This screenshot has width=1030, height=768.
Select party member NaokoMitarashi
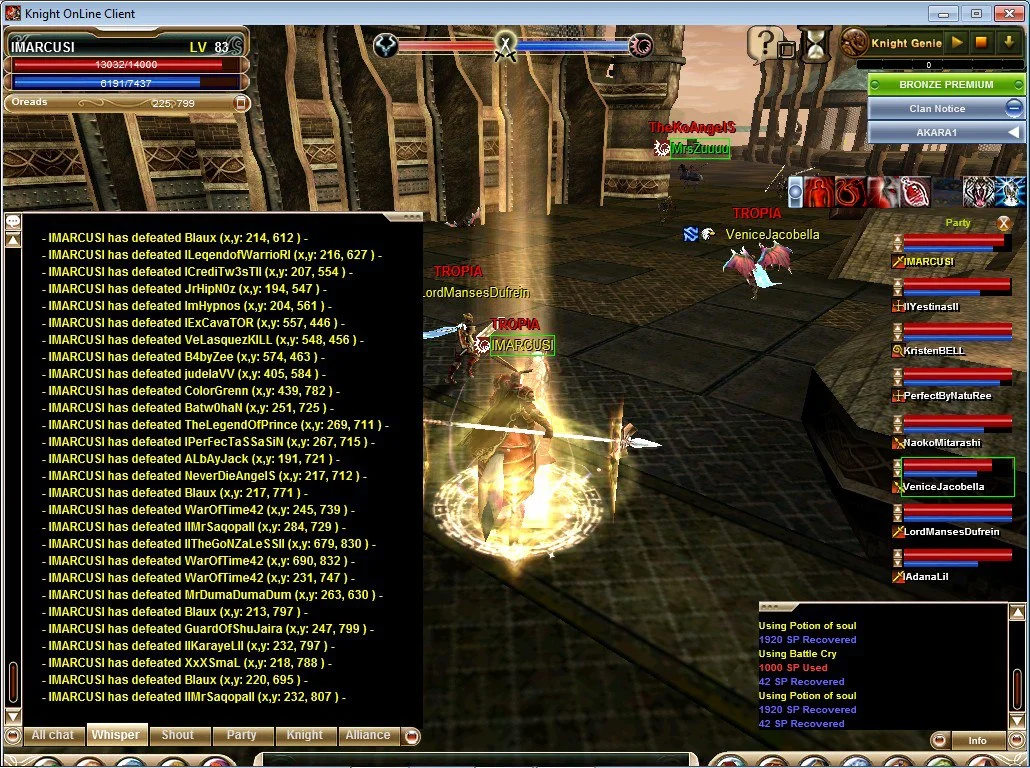(x=941, y=442)
